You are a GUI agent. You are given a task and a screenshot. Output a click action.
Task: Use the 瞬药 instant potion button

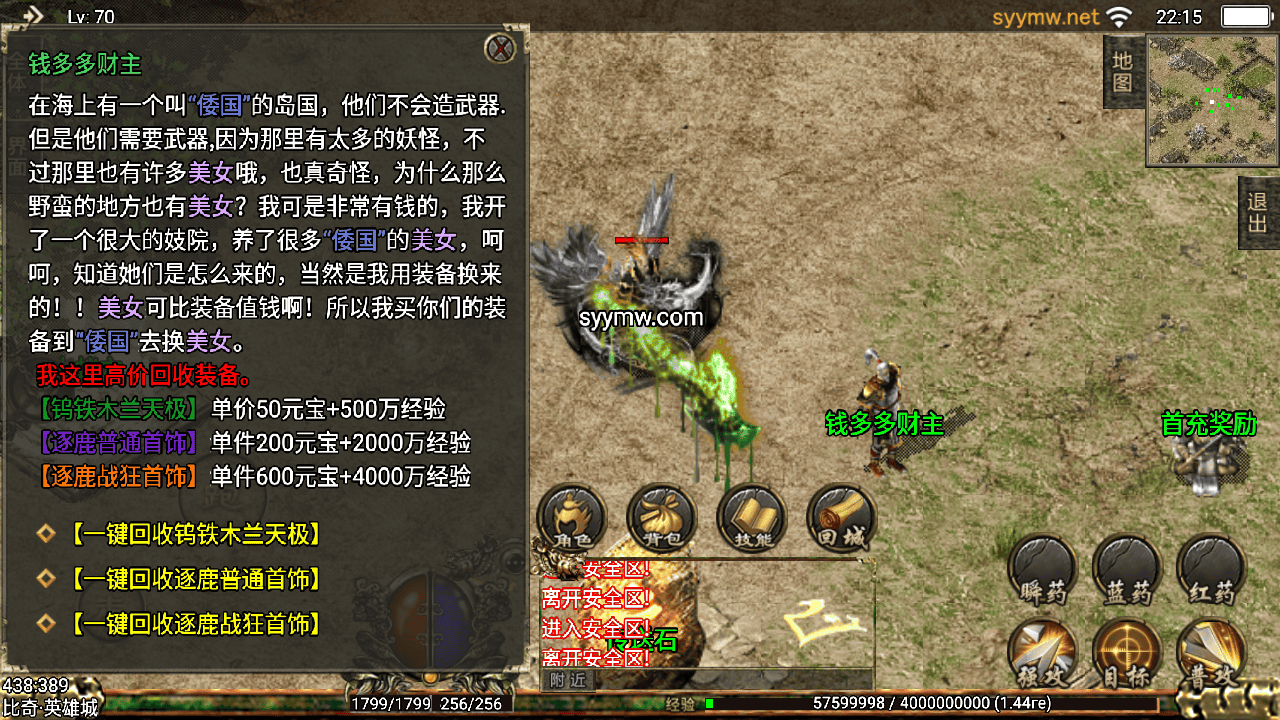click(1042, 571)
